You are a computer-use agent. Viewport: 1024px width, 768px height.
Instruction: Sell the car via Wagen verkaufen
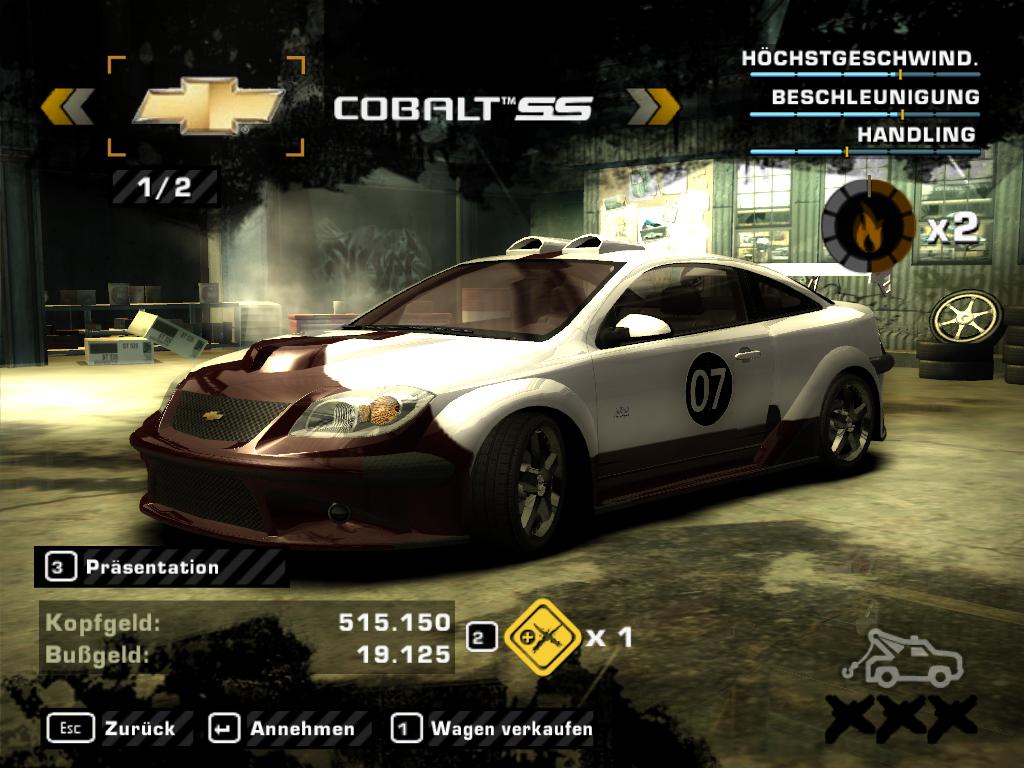coord(493,729)
